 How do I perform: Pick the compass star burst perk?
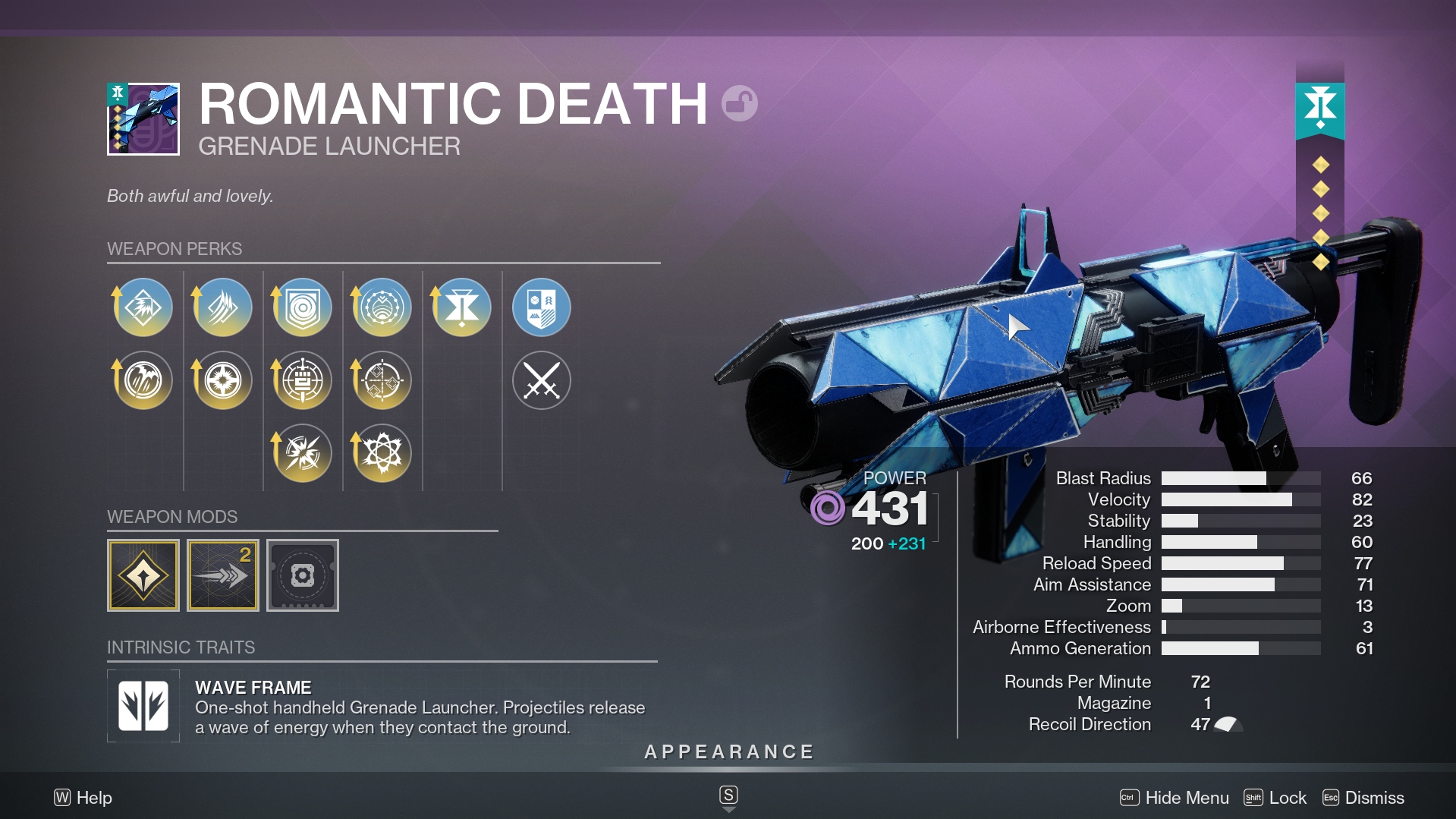coord(222,380)
